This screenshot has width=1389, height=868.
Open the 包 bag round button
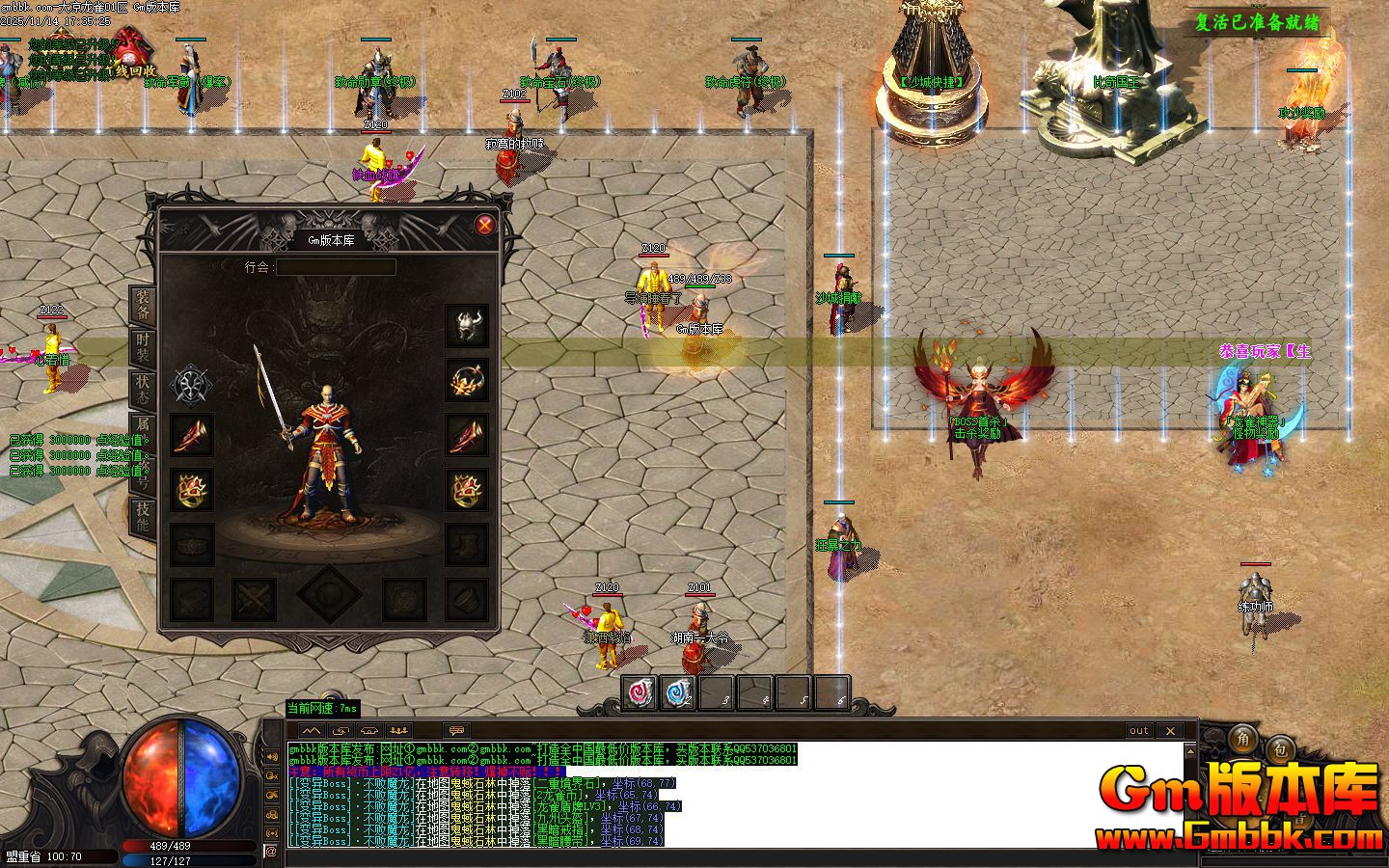click(1280, 747)
